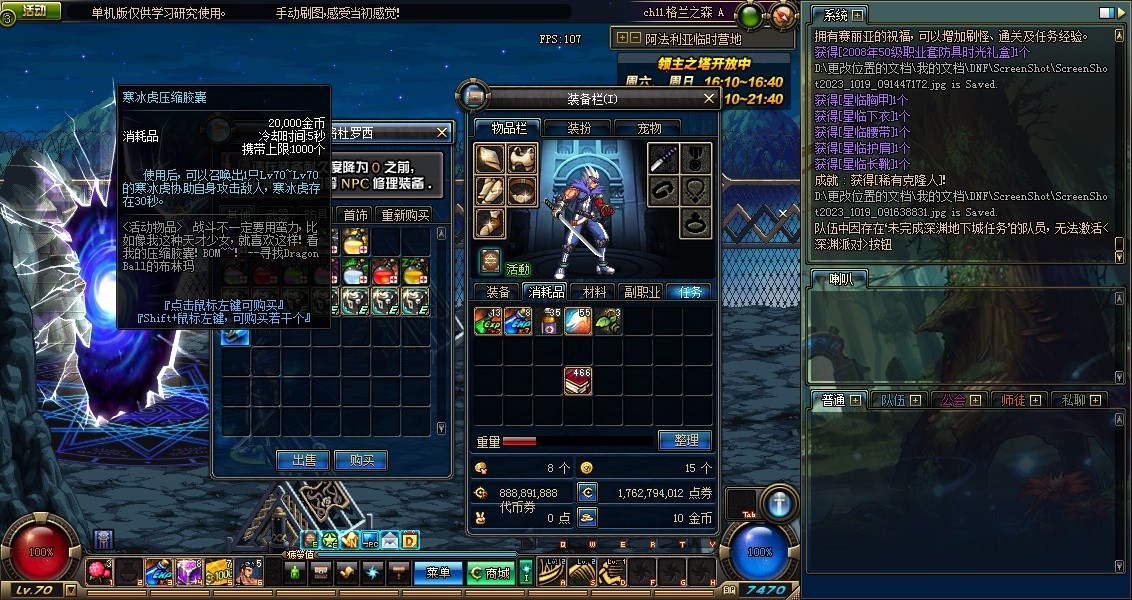Select the orange slash item stacked 55
This screenshot has height=600, width=1132.
(x=578, y=321)
